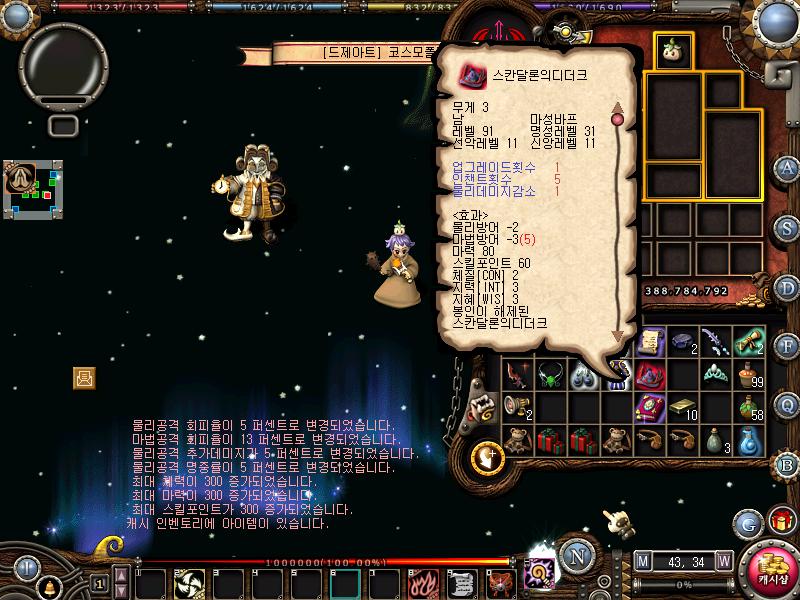800x600 pixels.
Task: Click the round B side button
Action: (x=788, y=463)
